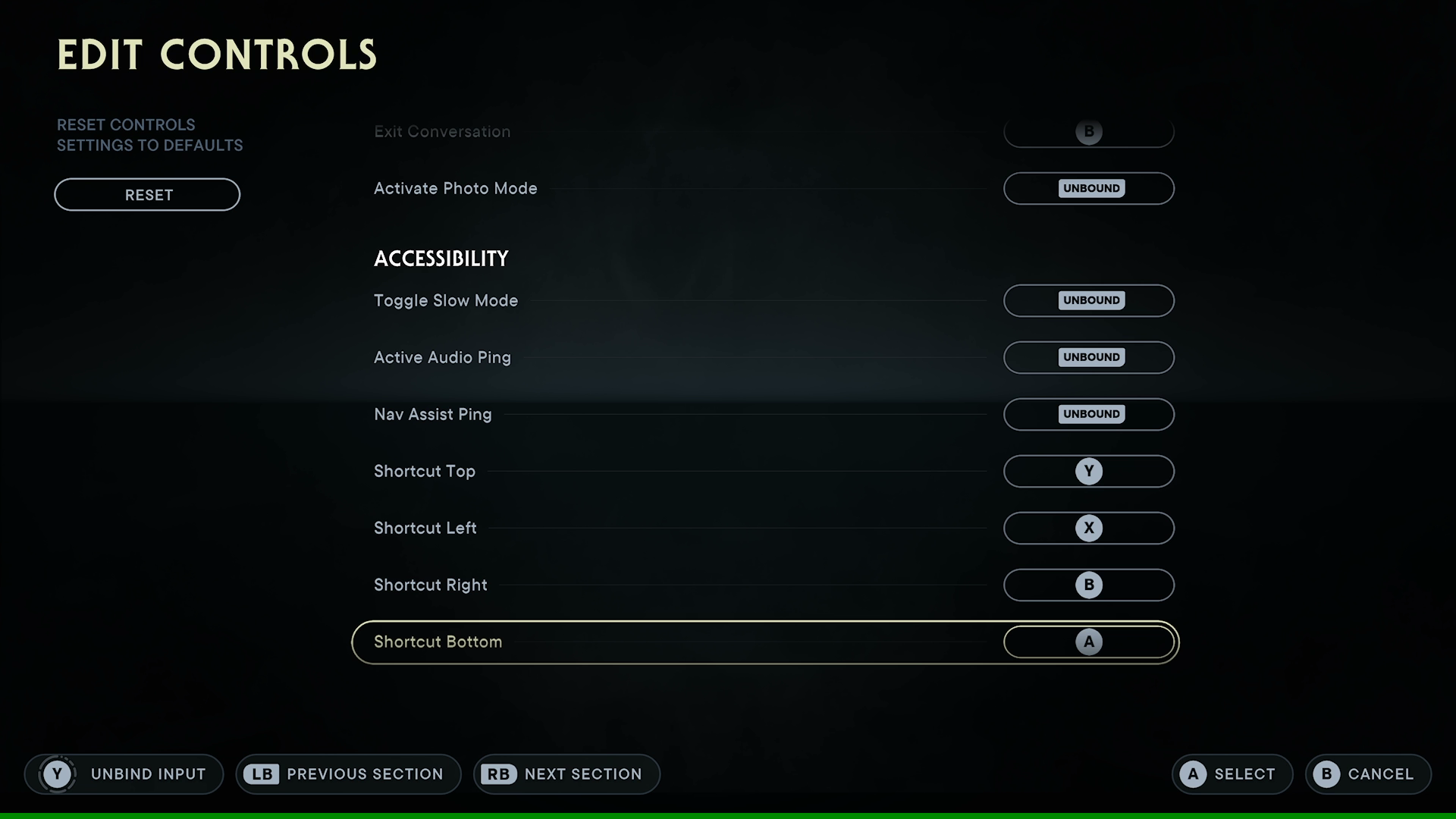Click the UNBOUND control for Toggle Slow Mode

[1089, 300]
